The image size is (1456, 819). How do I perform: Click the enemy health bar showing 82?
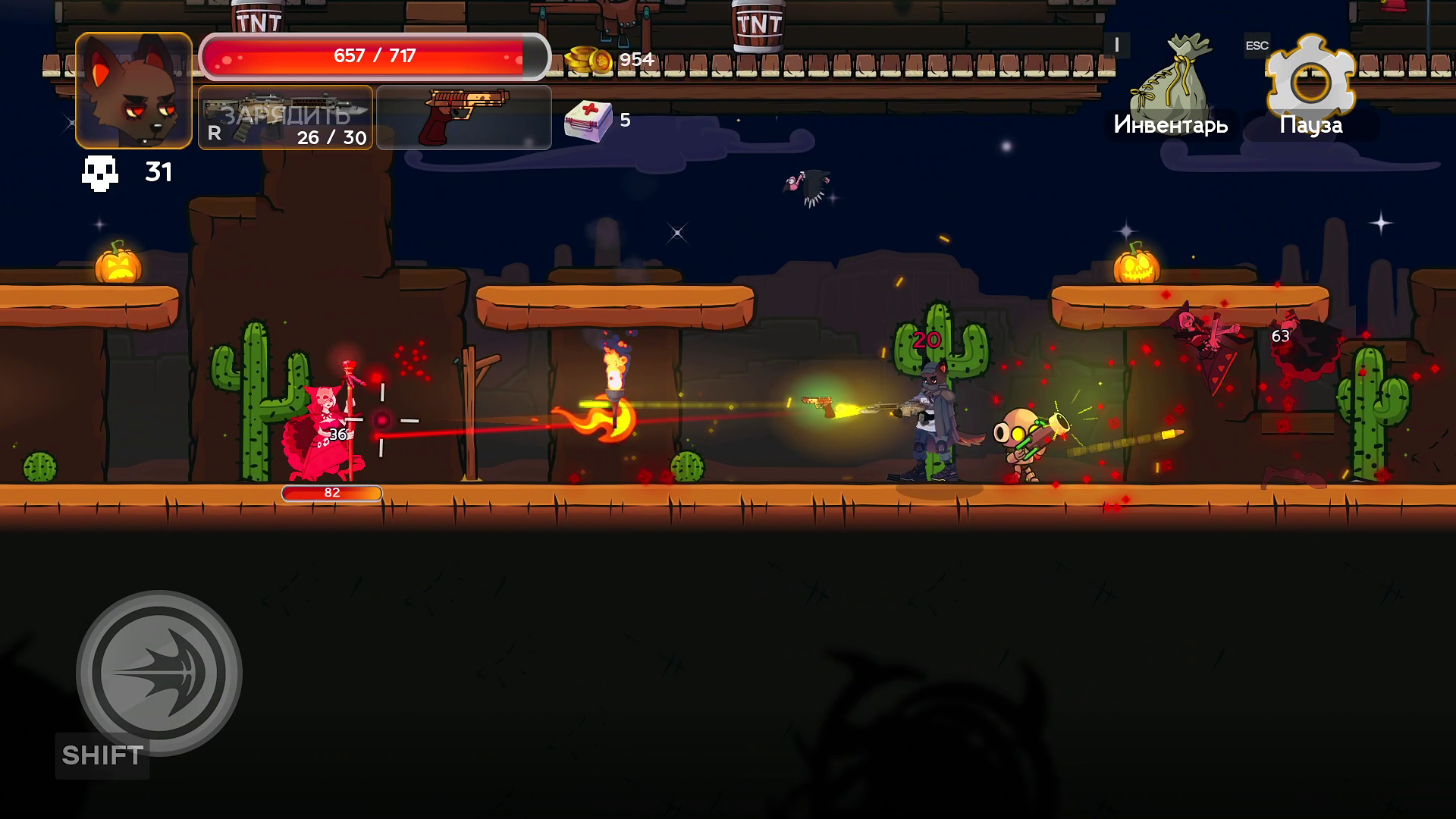(x=331, y=493)
